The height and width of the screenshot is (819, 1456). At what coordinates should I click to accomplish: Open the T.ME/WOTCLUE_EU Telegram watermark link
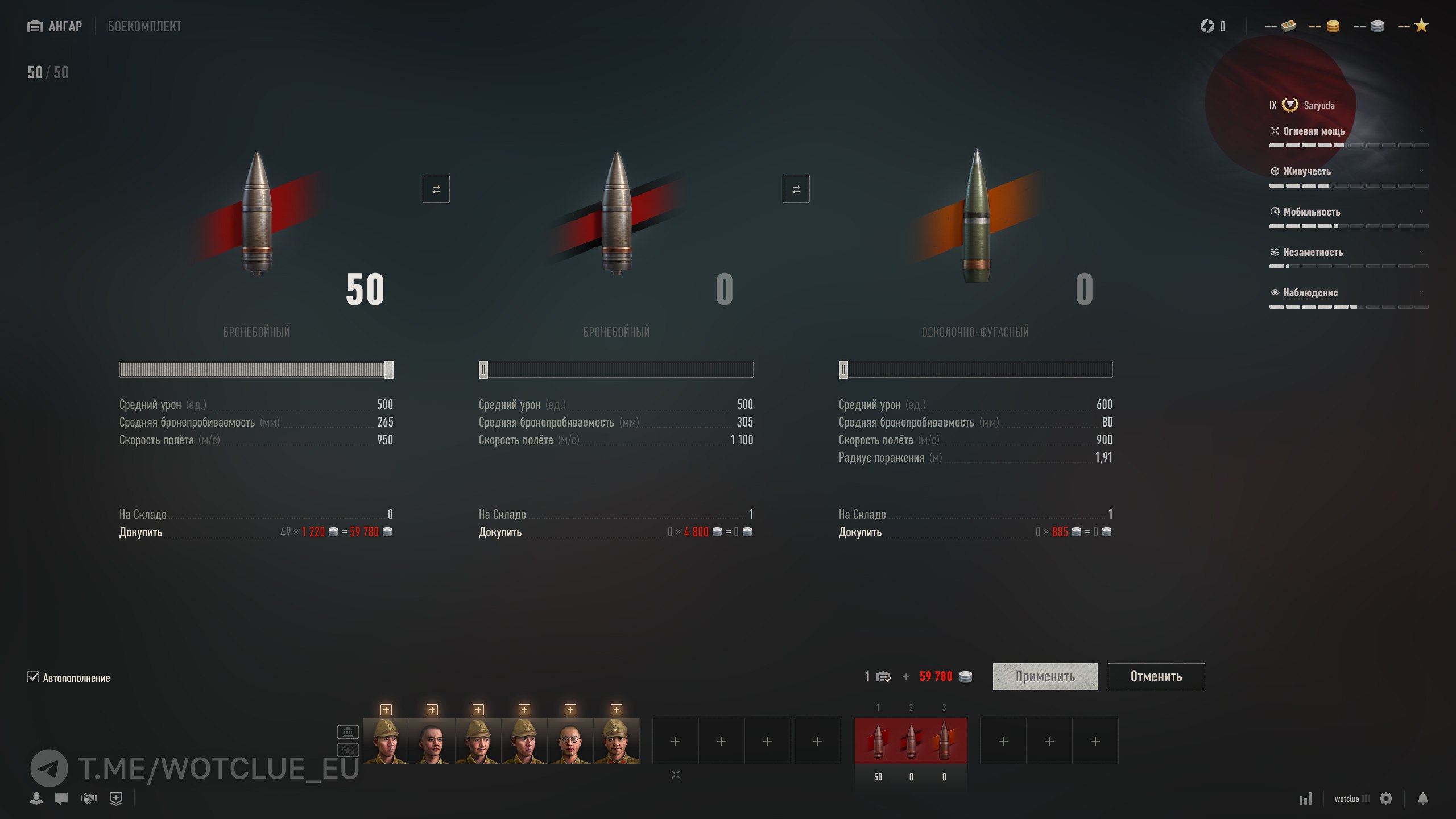click(x=195, y=768)
